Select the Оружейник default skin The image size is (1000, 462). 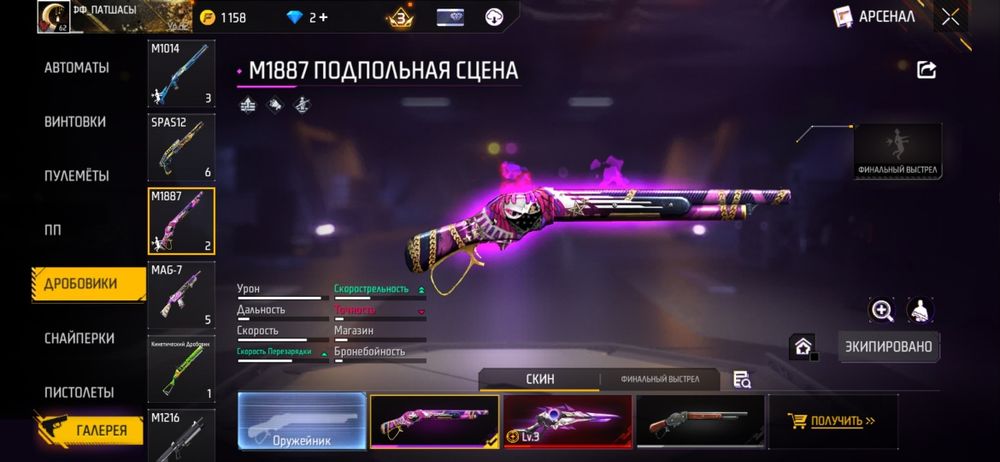[x=301, y=420]
